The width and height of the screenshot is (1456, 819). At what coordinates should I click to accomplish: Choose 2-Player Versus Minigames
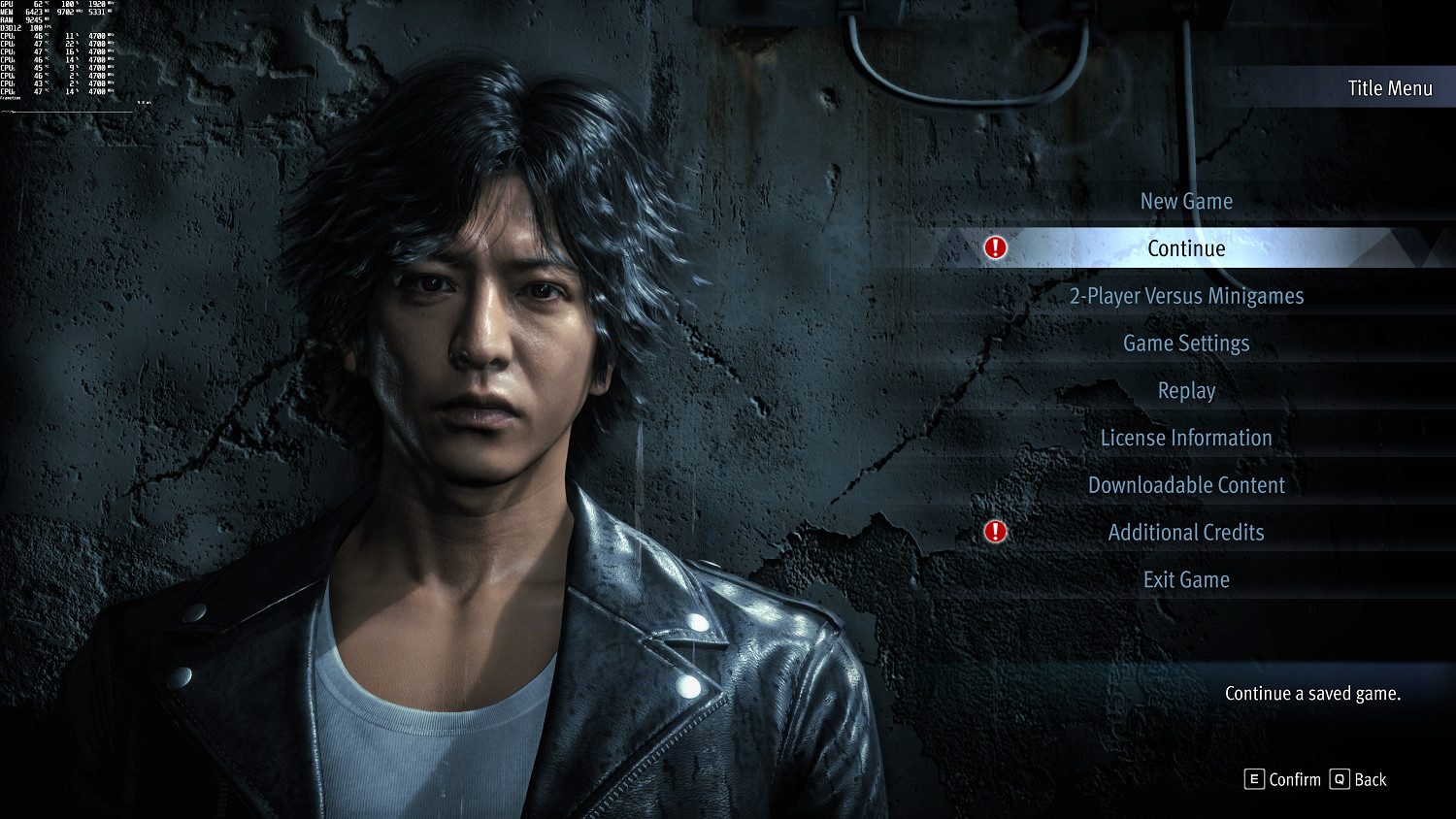(x=1185, y=295)
